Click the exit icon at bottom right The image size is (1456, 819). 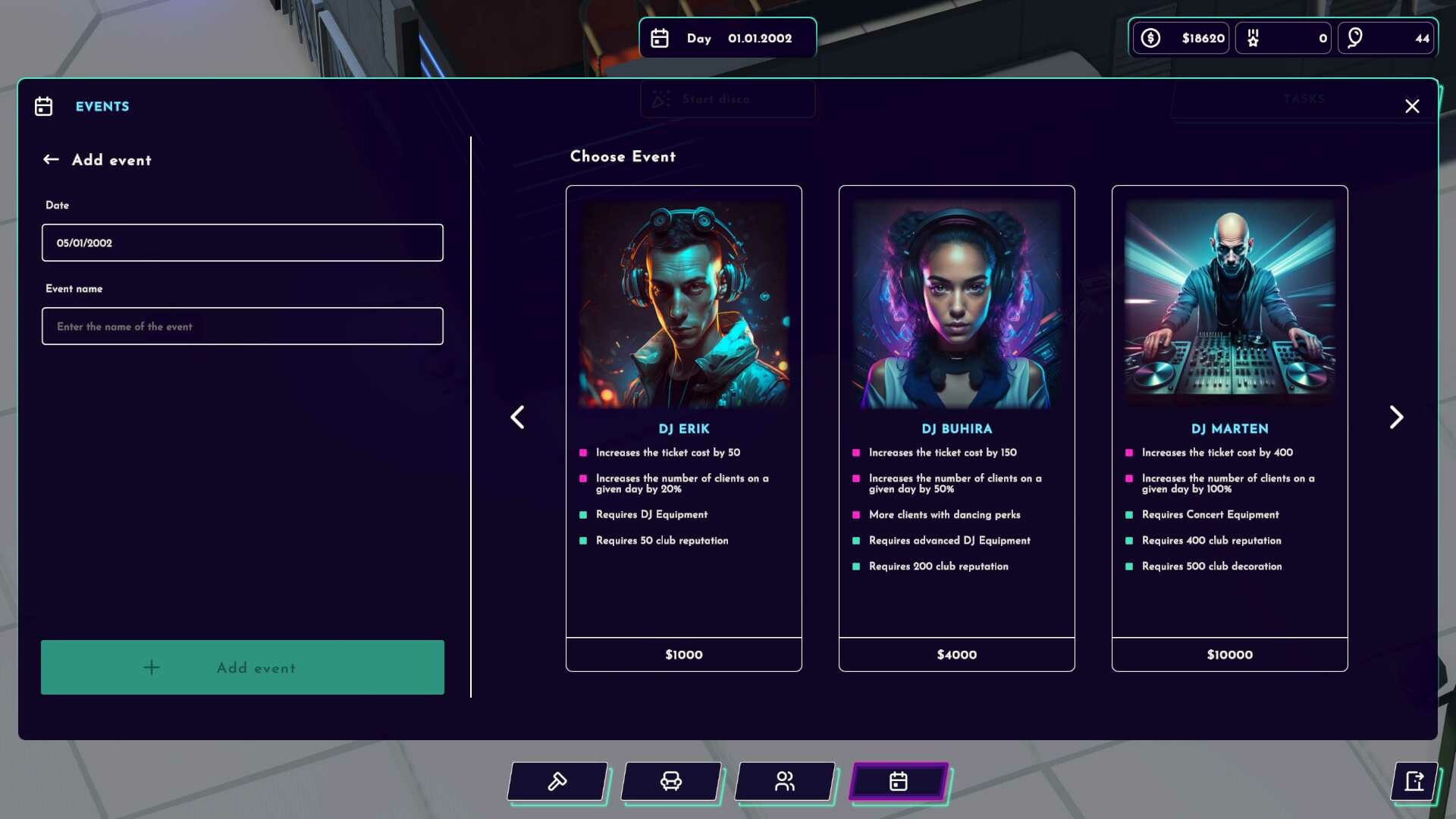click(x=1415, y=782)
